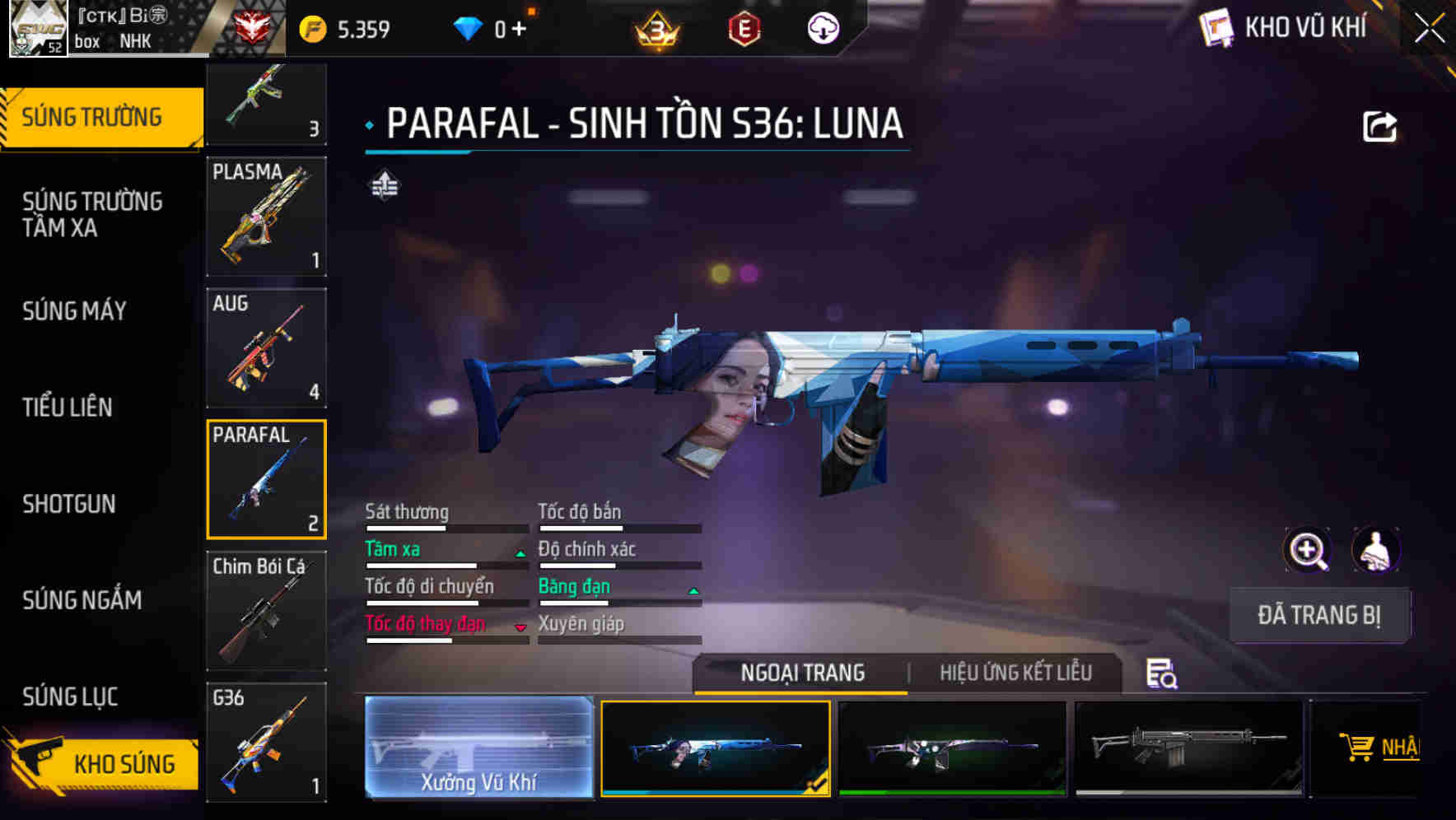
Task: Open the Xưởng Vũ Khí weapon workshop
Action: pyautogui.click(x=478, y=748)
